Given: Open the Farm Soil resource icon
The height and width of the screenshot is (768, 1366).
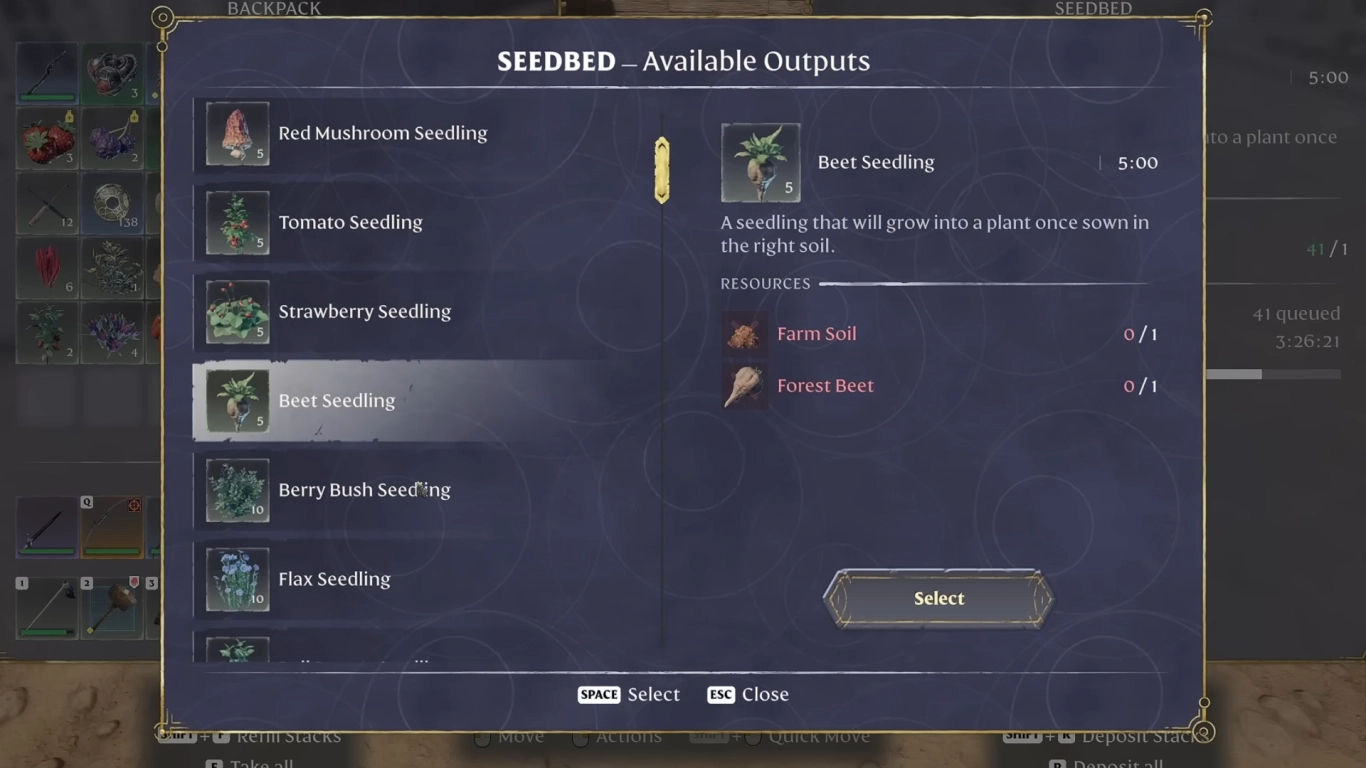Looking at the screenshot, I should 744,334.
